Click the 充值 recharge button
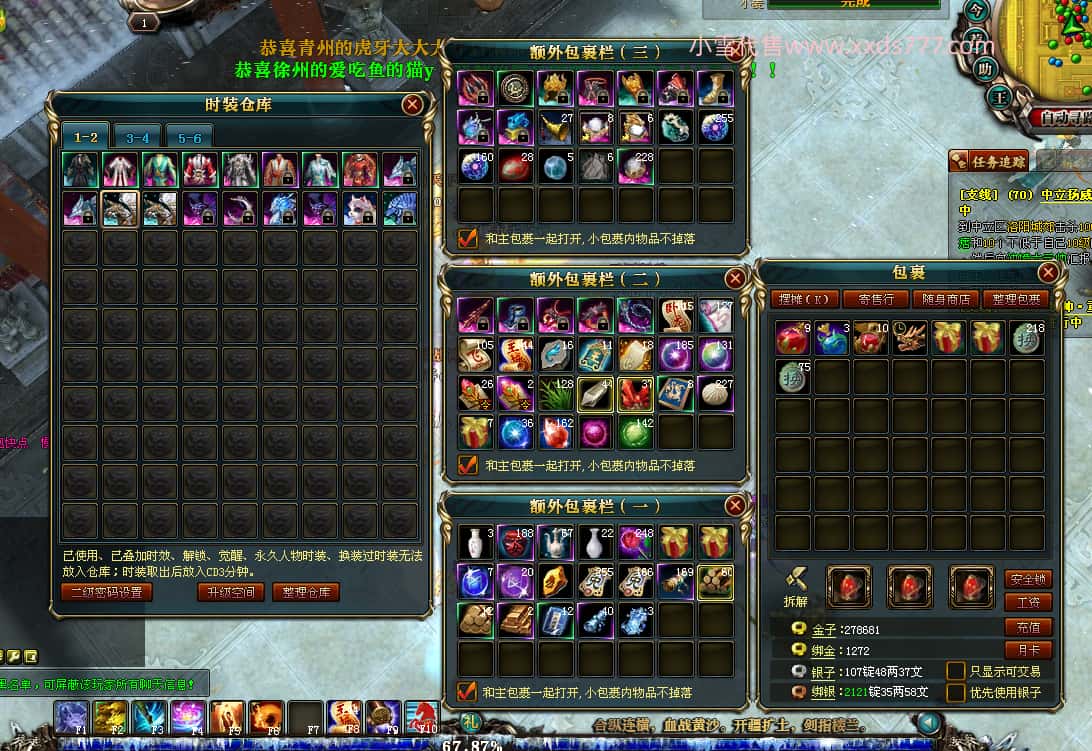This screenshot has width=1092, height=751. coord(1028,627)
